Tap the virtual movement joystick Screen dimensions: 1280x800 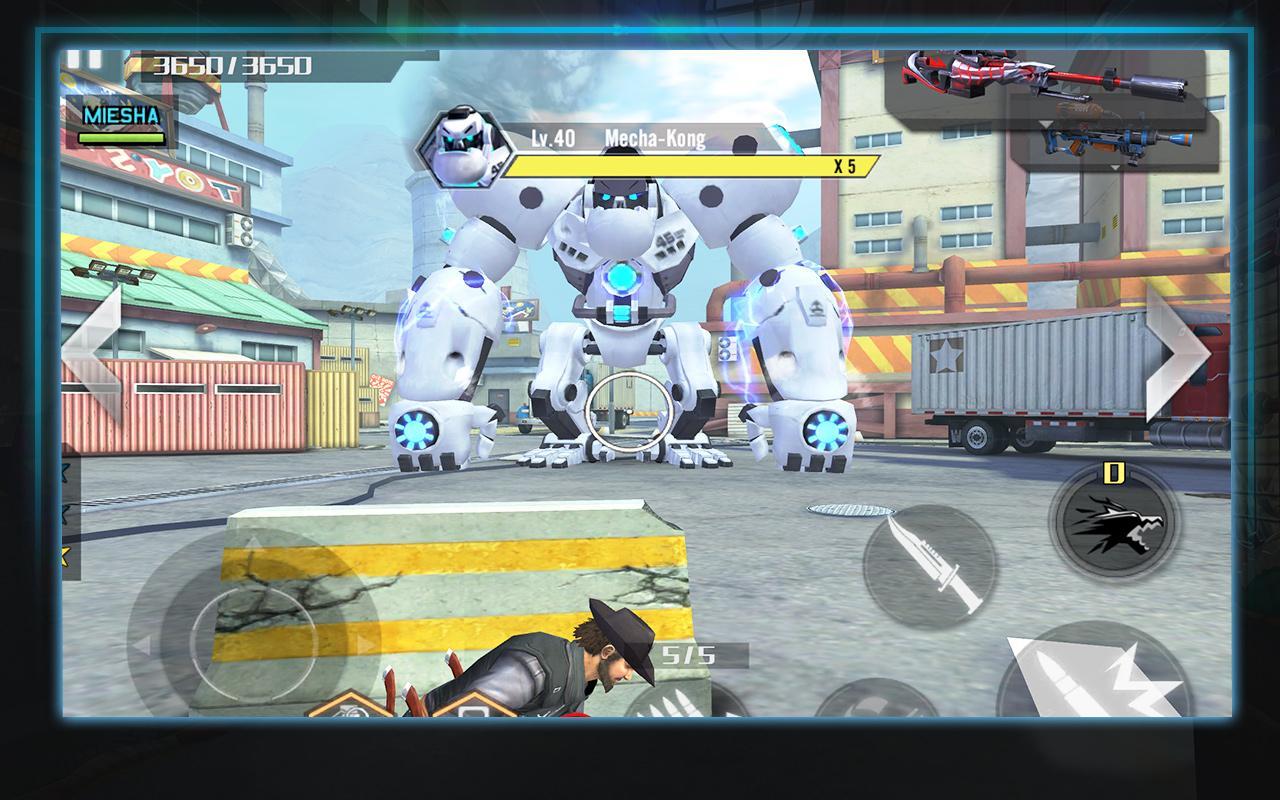pyautogui.click(x=252, y=630)
